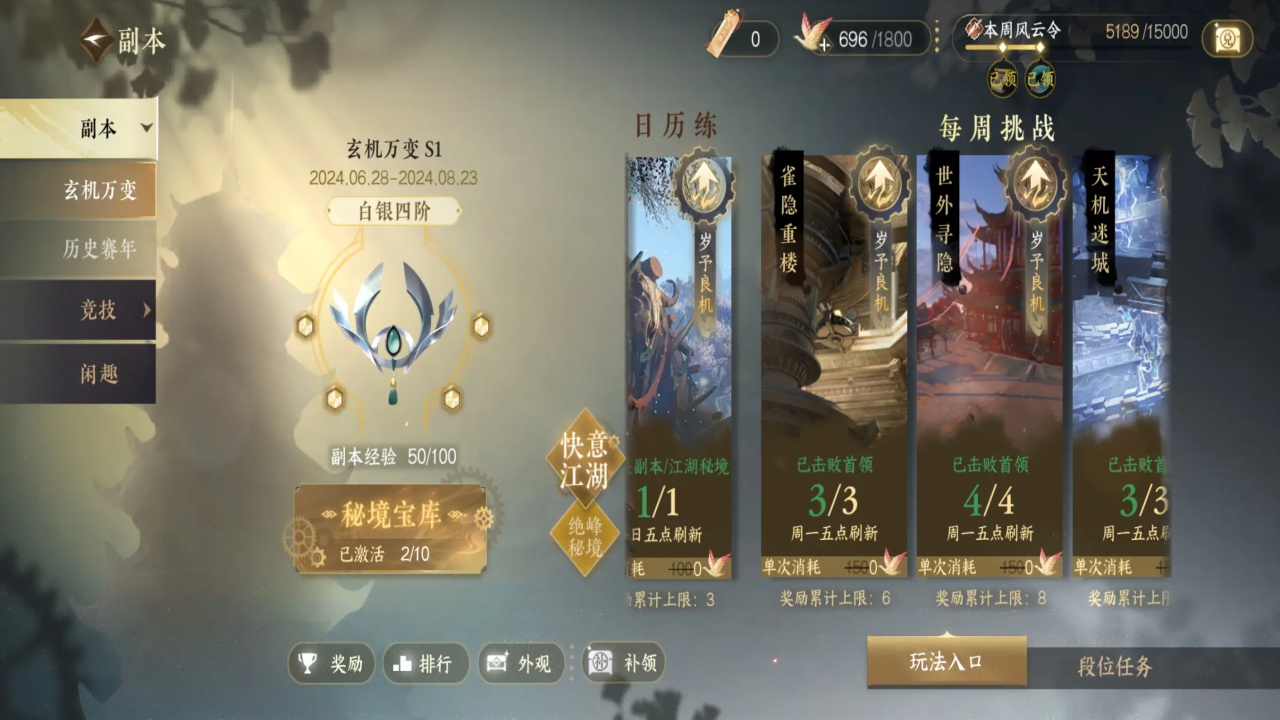Switch to the 闲趣 category
This screenshot has width=1280, height=720.
click(x=99, y=374)
